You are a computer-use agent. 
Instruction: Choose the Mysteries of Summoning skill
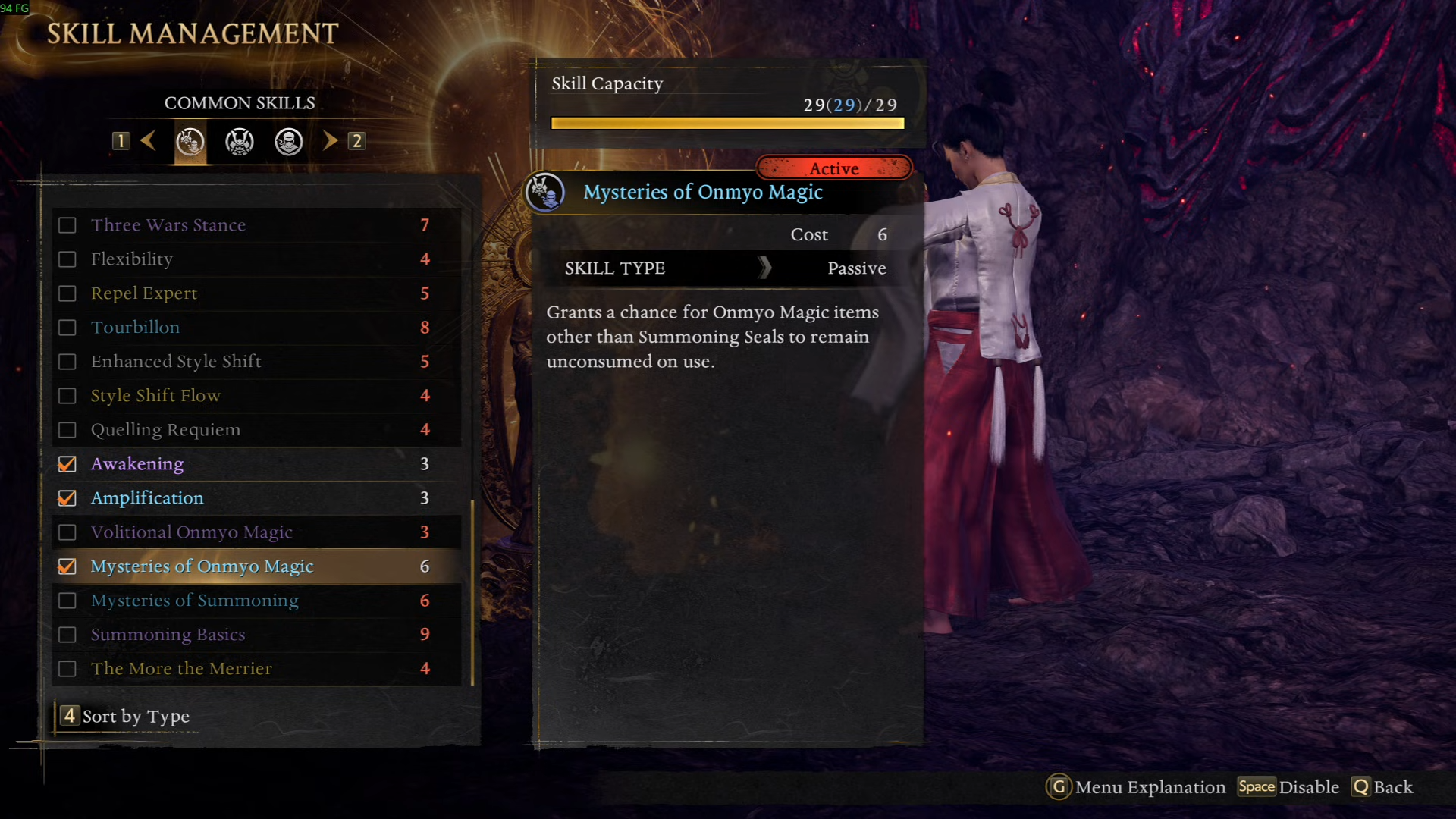pyautogui.click(x=195, y=601)
